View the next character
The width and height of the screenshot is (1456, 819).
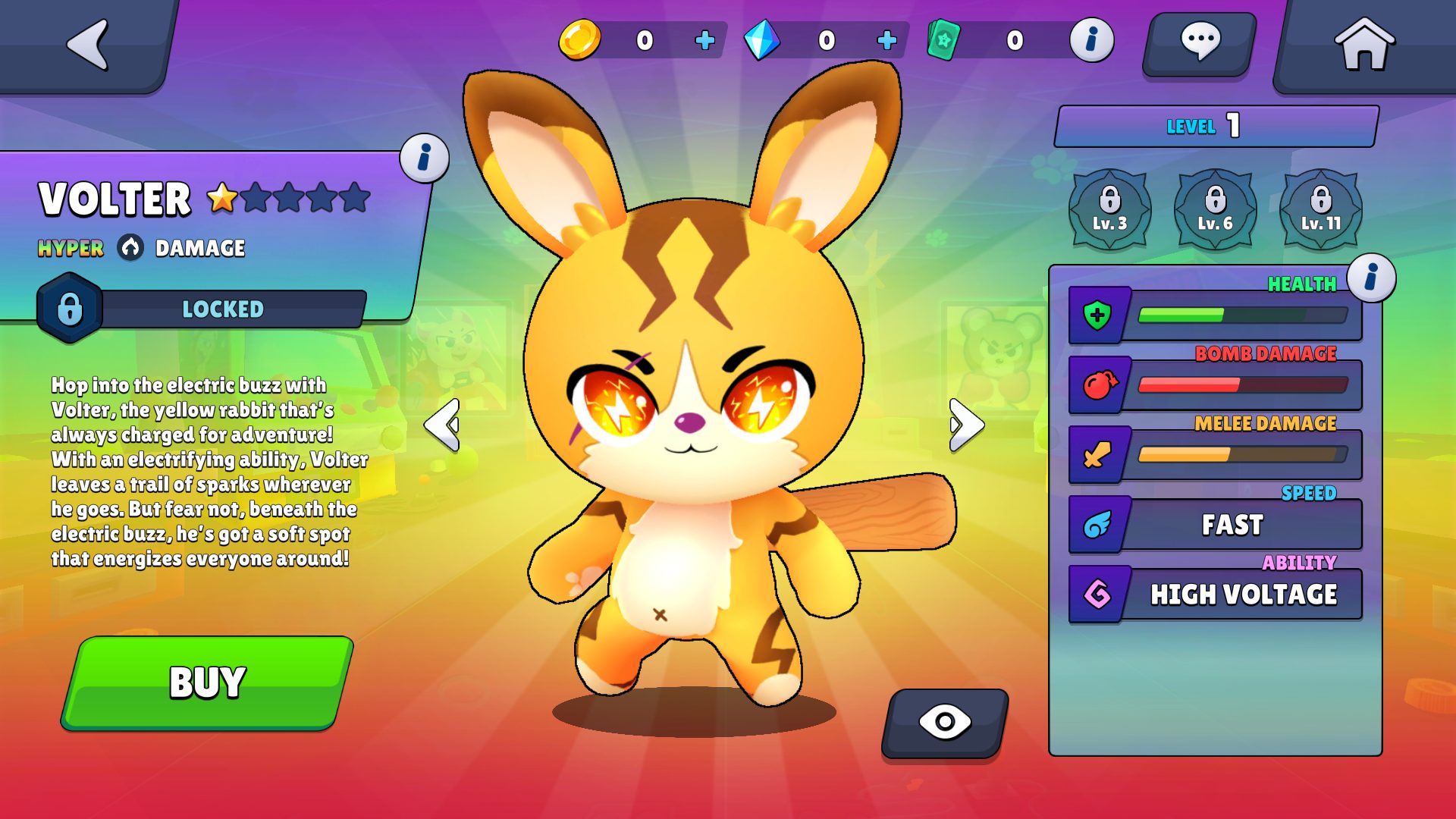[x=966, y=425]
